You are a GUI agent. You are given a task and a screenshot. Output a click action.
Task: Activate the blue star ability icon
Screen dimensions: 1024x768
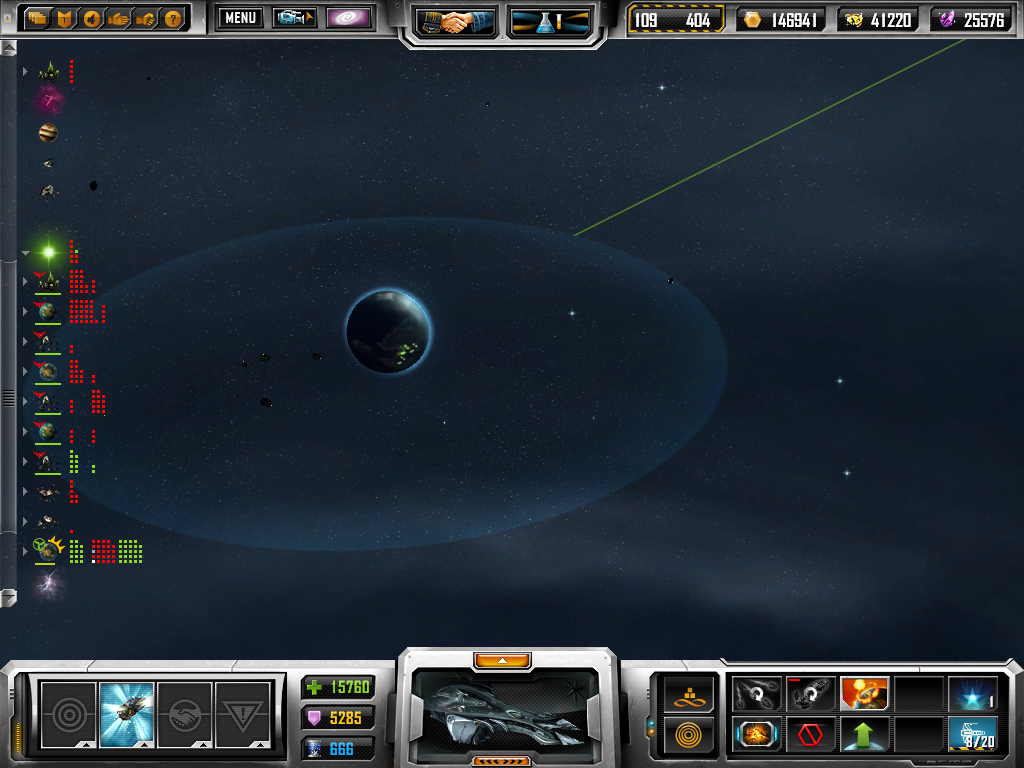(972, 693)
